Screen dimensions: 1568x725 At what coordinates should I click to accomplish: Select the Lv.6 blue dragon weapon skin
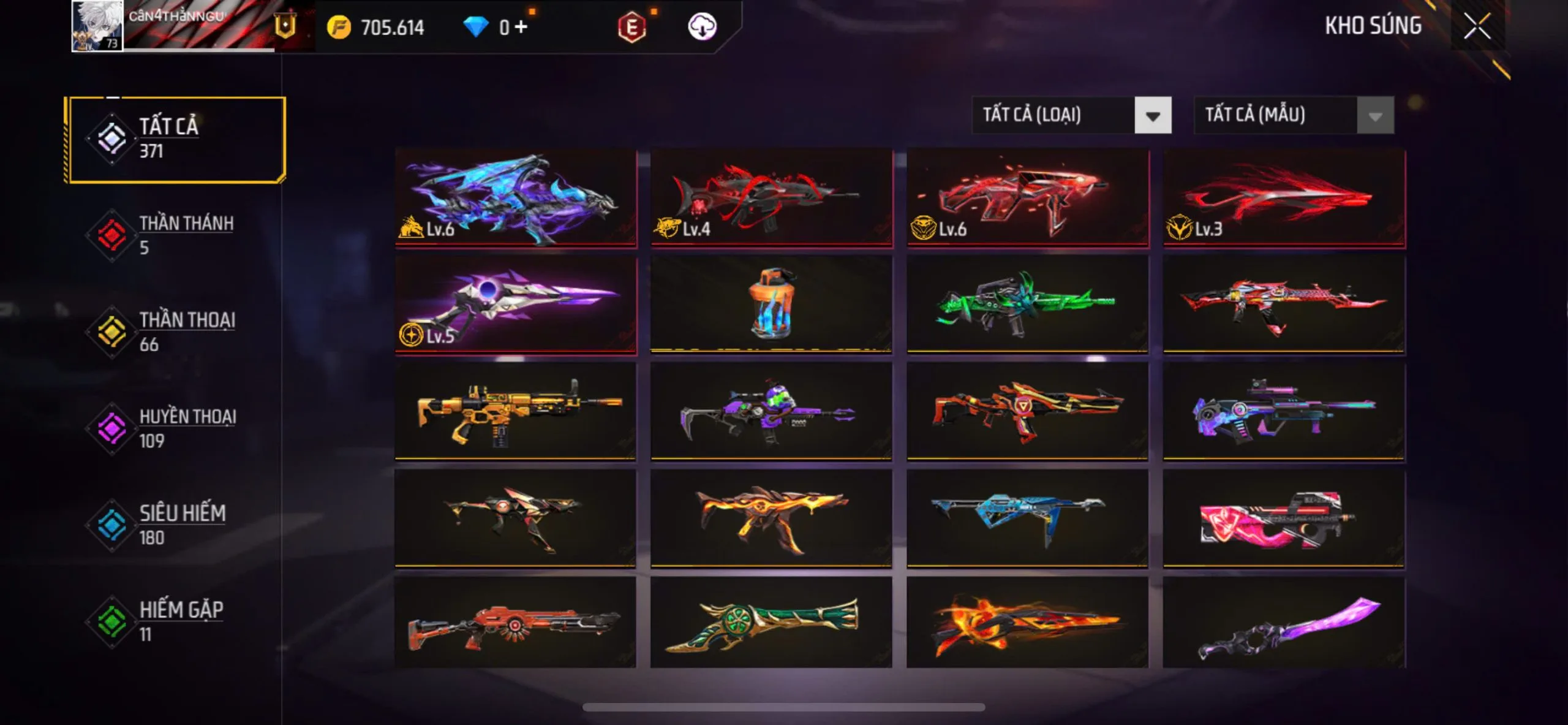click(x=518, y=199)
